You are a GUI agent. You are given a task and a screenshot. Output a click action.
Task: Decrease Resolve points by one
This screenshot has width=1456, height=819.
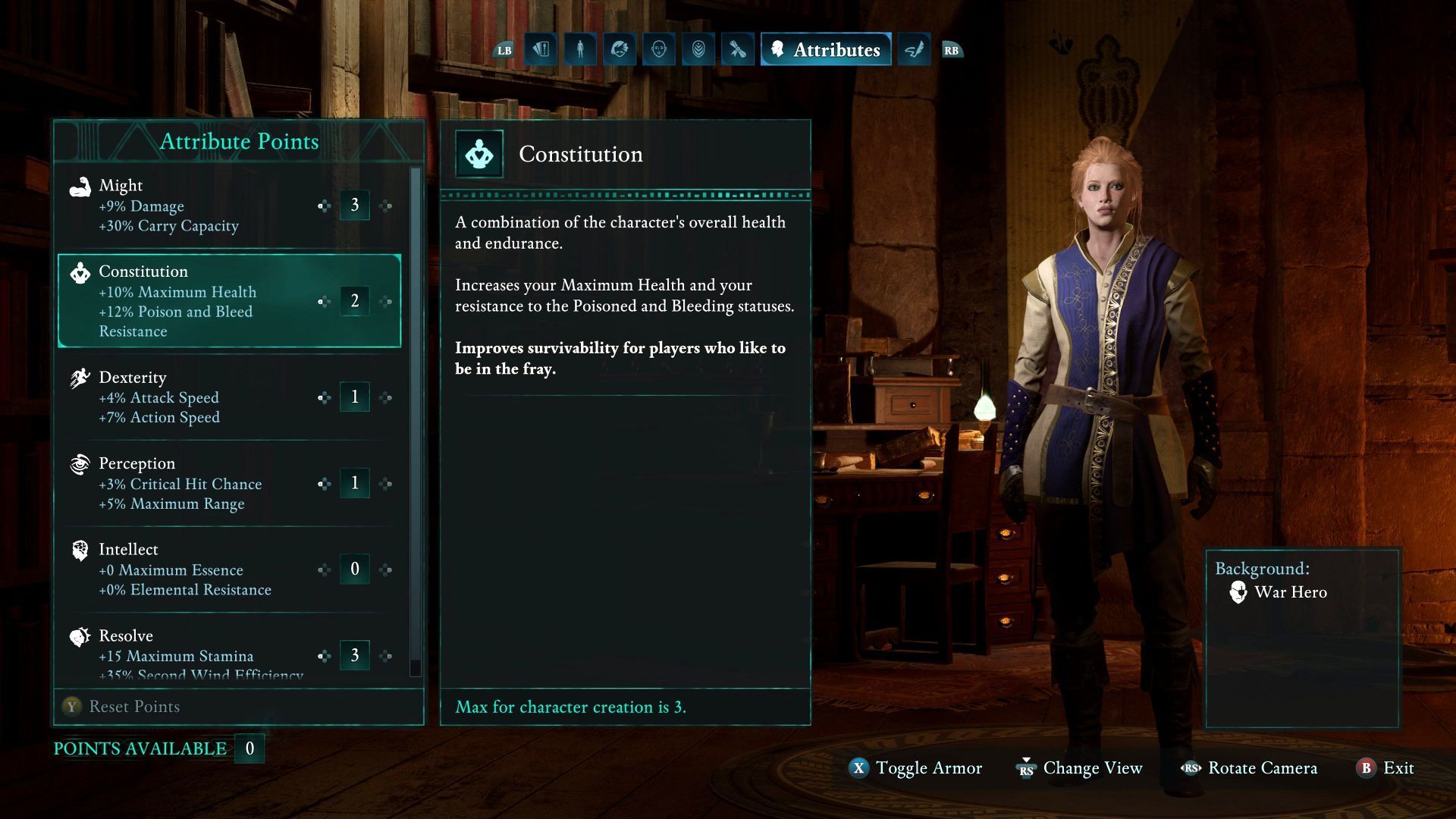tap(324, 655)
